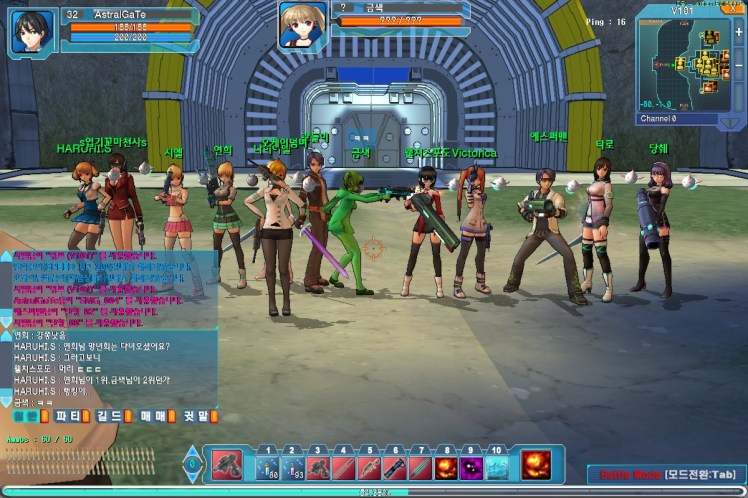This screenshot has height=498, width=748.
Task: Switch to the 파티 chat tab
Action: 70,416
